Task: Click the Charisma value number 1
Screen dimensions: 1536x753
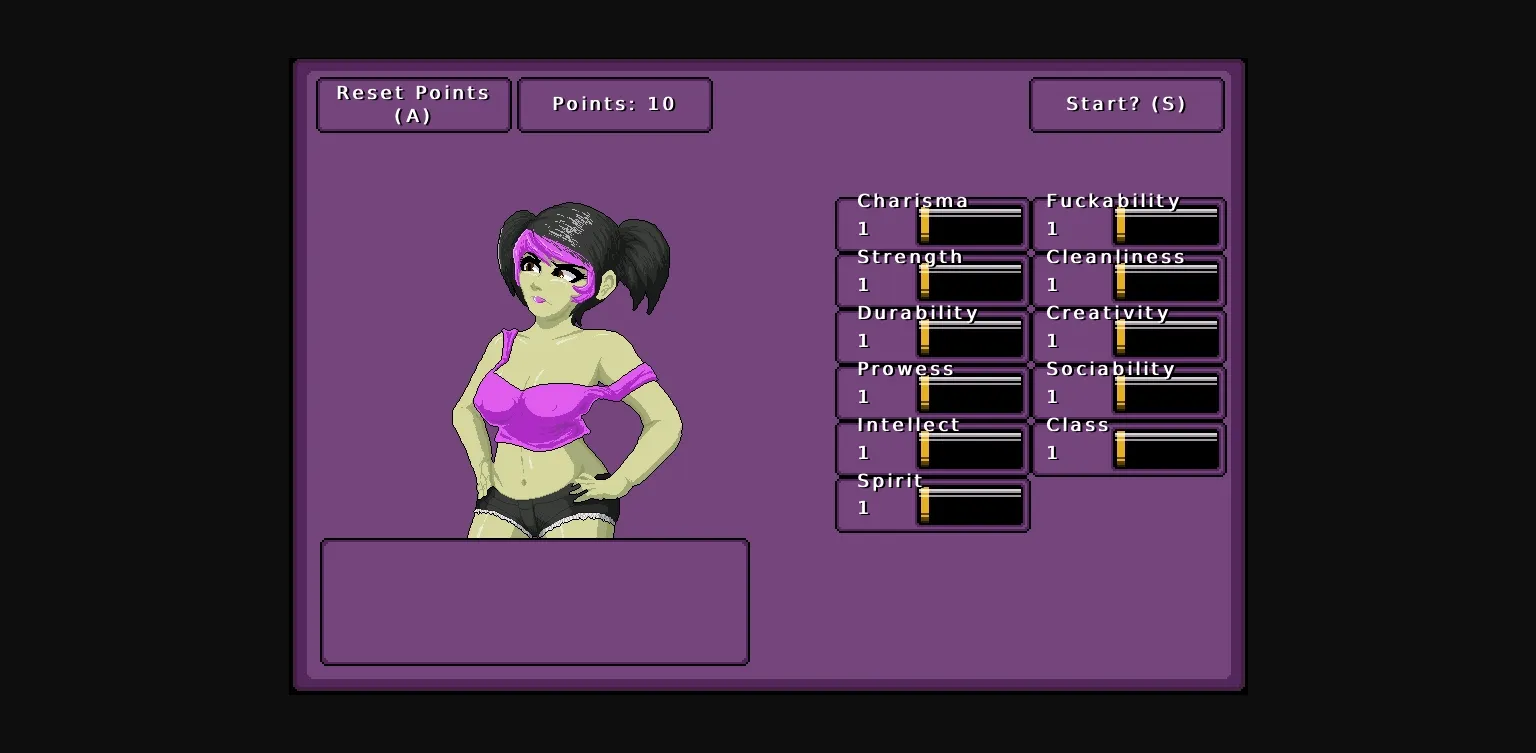Action: pyautogui.click(x=863, y=228)
